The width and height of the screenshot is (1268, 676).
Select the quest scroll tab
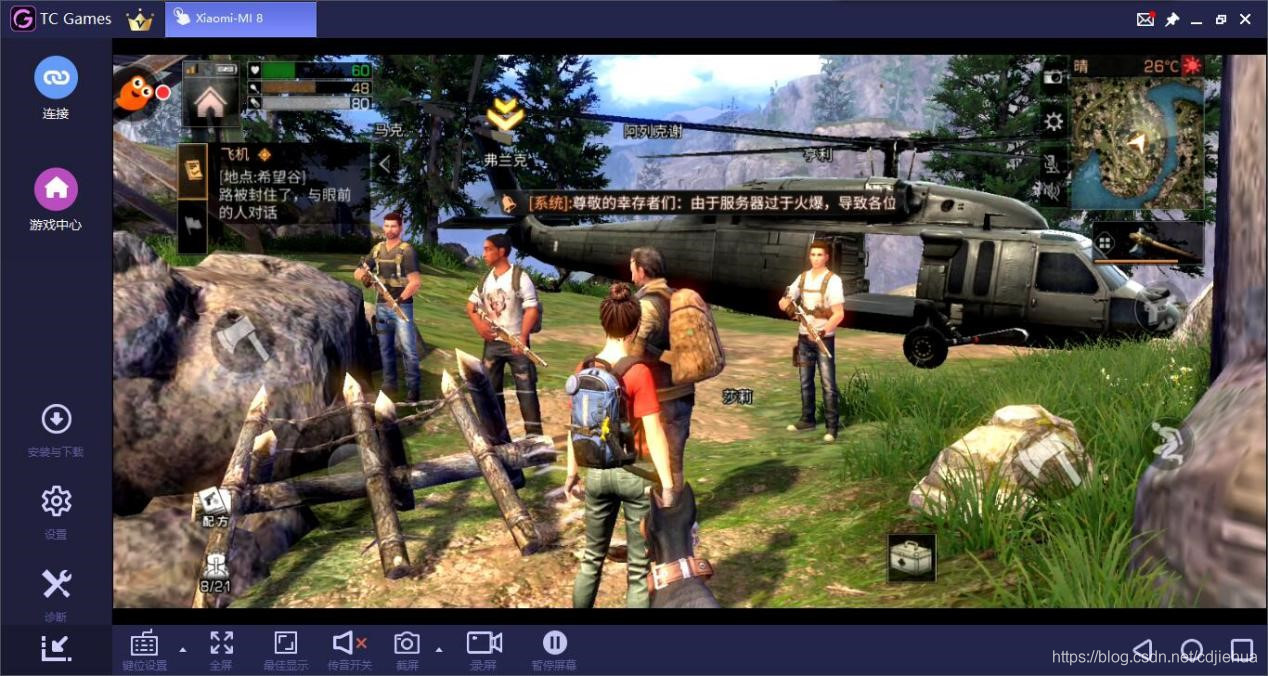[x=192, y=169]
